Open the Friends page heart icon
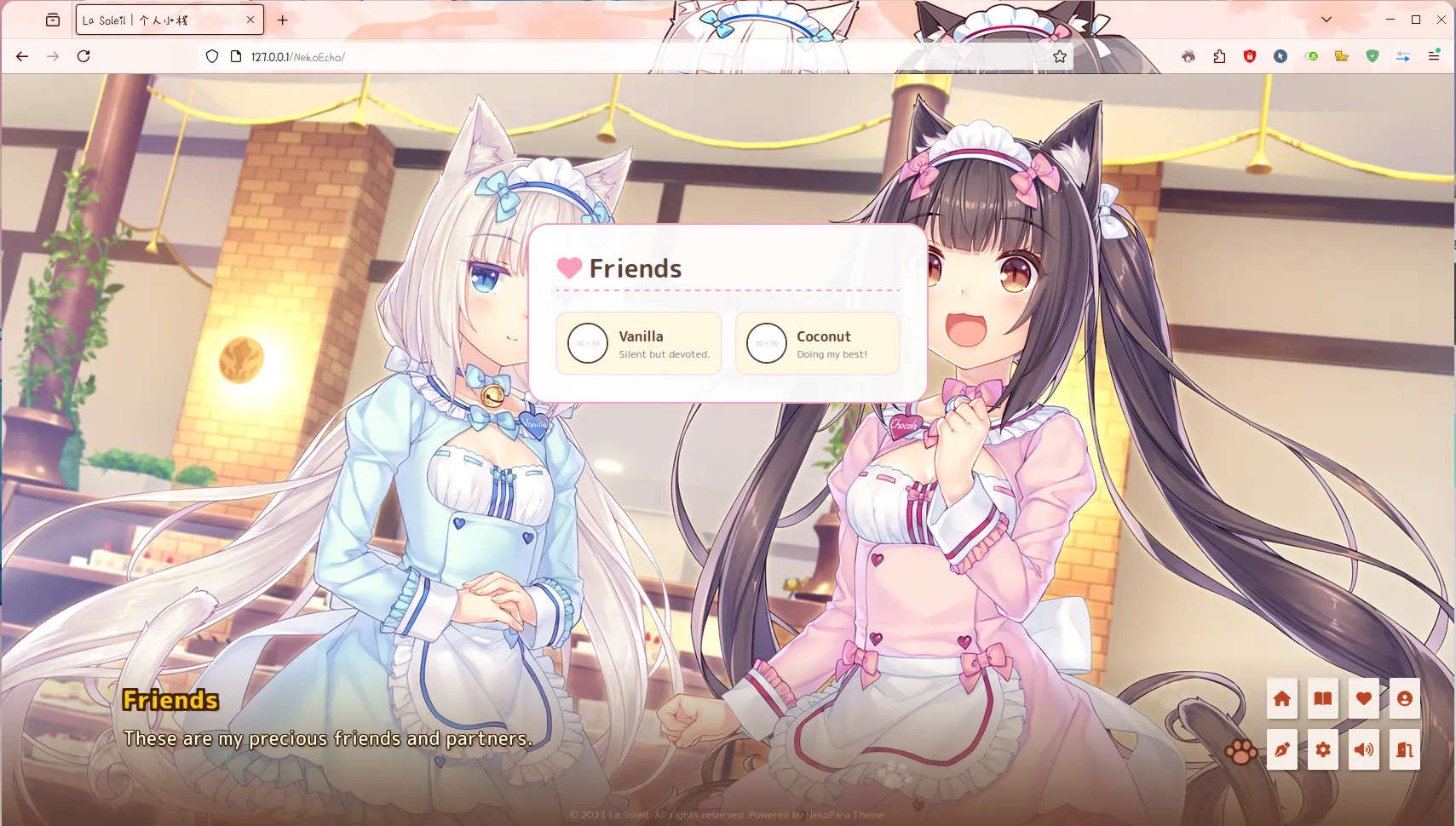1456x826 pixels. click(x=1362, y=698)
